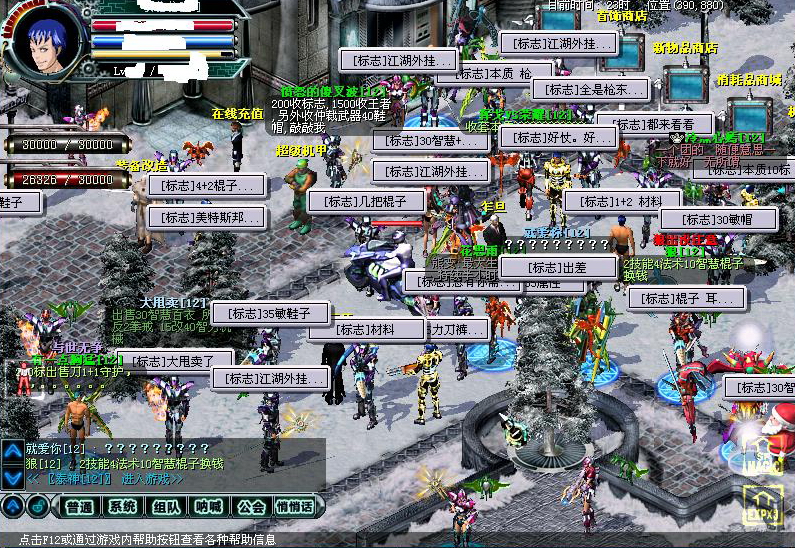
Task: Open the [标志]棍子 耳... stall sign
Action: point(686,299)
